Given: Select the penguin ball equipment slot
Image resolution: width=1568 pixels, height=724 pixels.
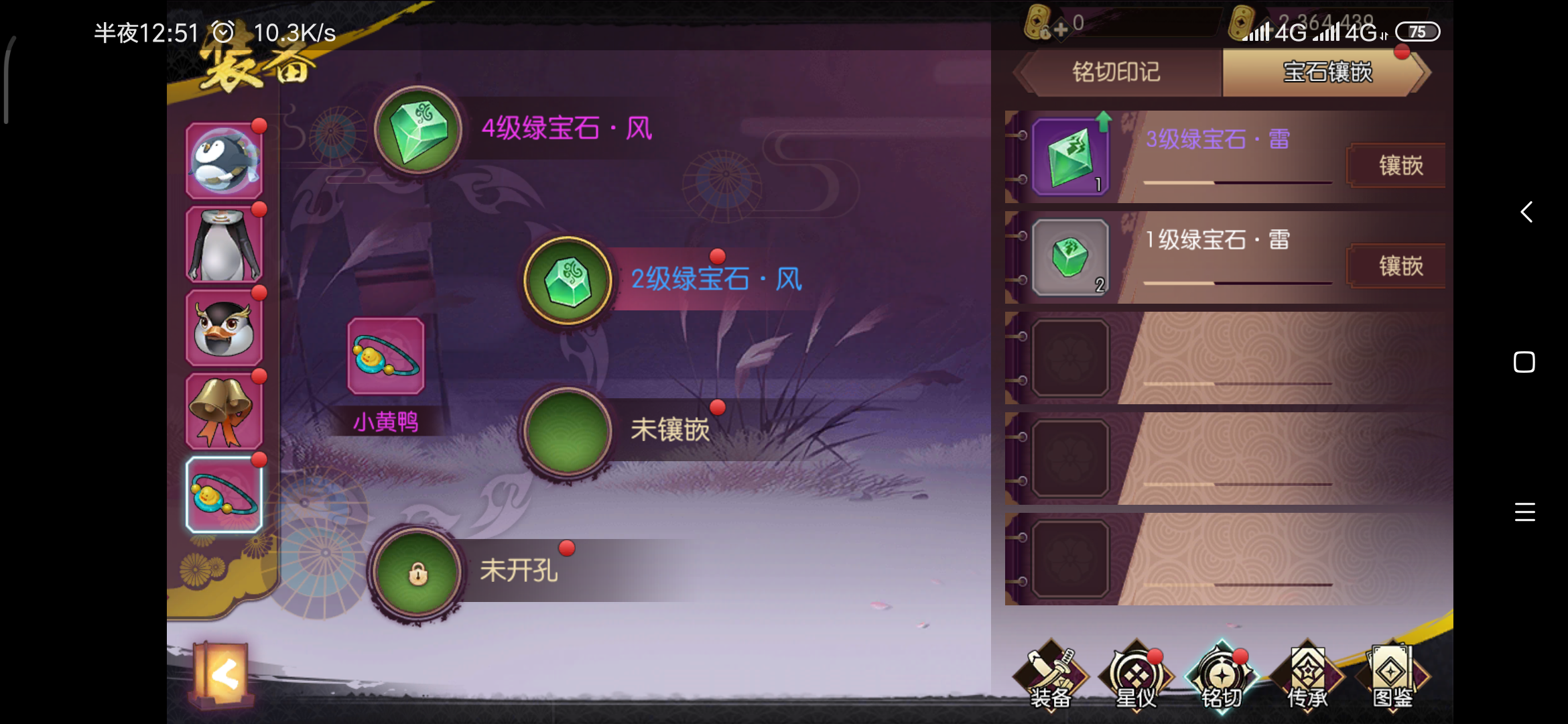Looking at the screenshot, I should point(224,159).
